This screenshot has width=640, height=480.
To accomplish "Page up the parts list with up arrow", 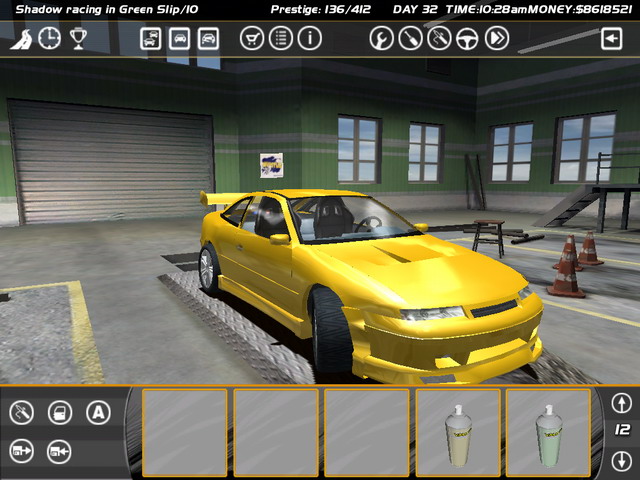I will click(622, 403).
